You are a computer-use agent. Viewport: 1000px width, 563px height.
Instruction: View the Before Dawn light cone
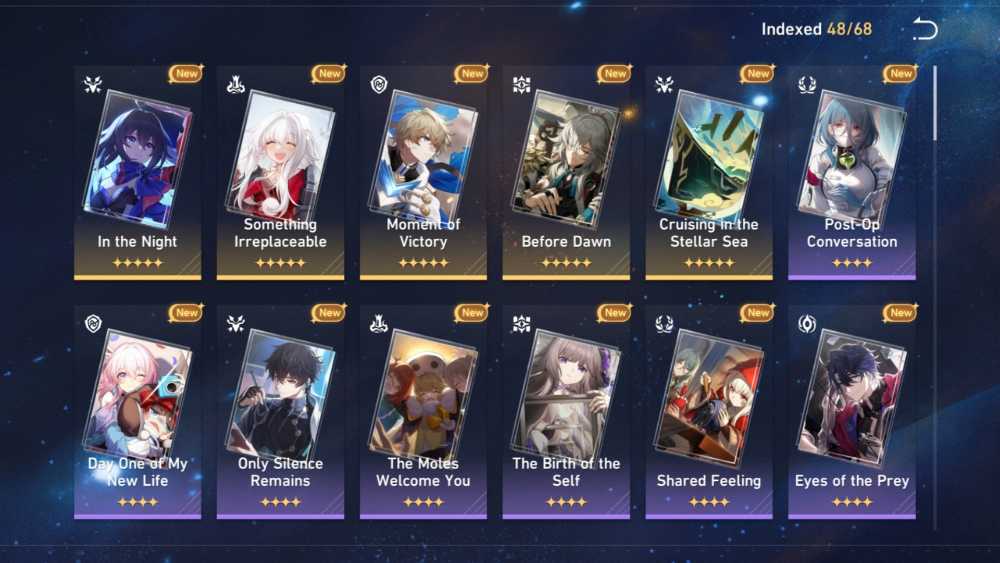point(566,172)
